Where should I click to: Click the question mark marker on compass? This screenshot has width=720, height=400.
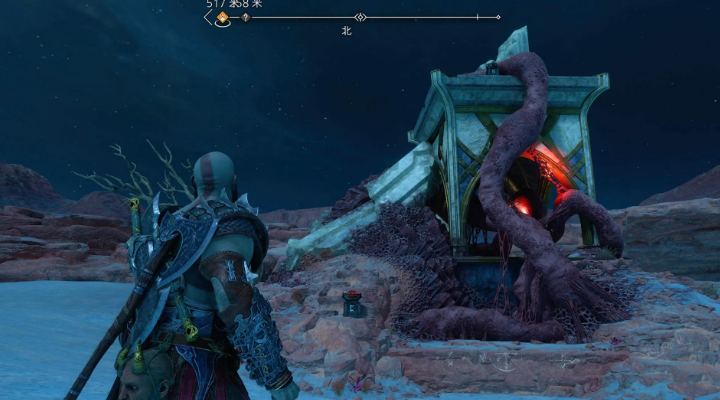pos(245,17)
